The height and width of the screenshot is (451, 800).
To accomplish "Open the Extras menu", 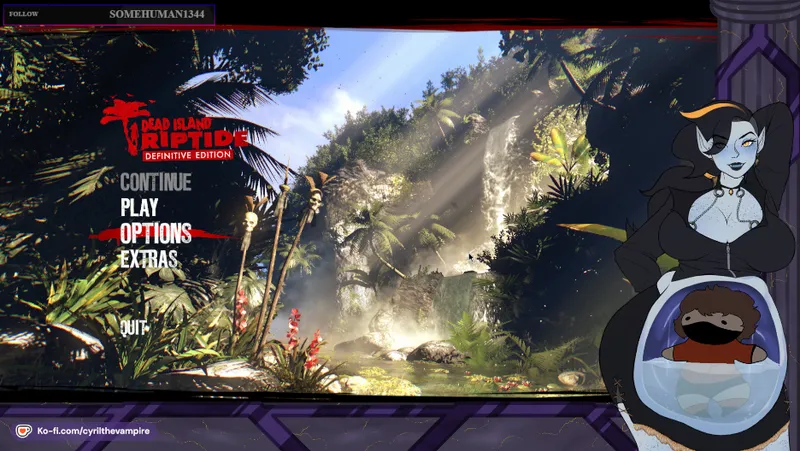I will click(x=149, y=258).
